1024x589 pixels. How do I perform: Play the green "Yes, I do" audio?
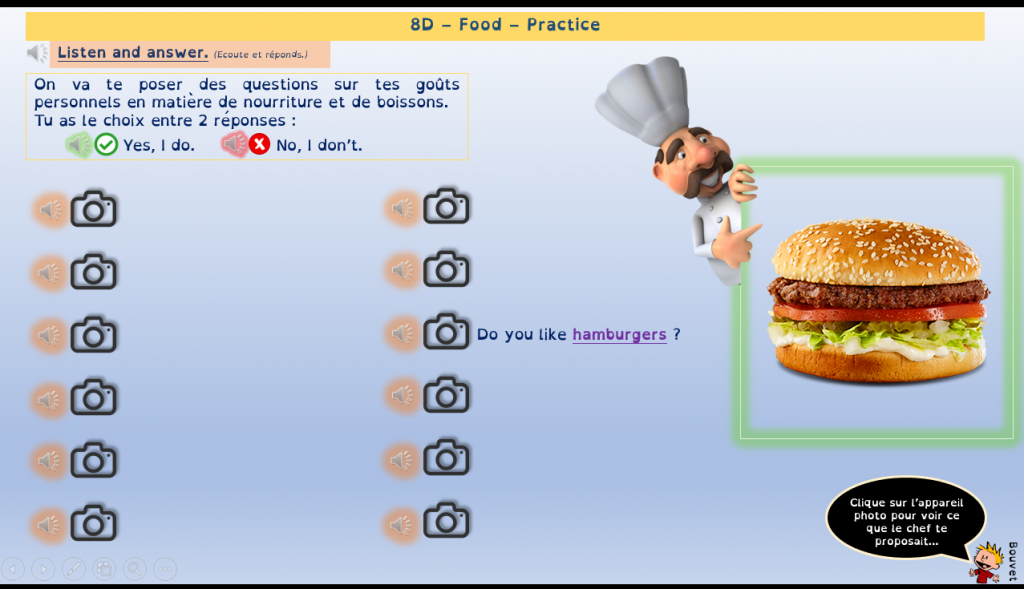[x=77, y=145]
